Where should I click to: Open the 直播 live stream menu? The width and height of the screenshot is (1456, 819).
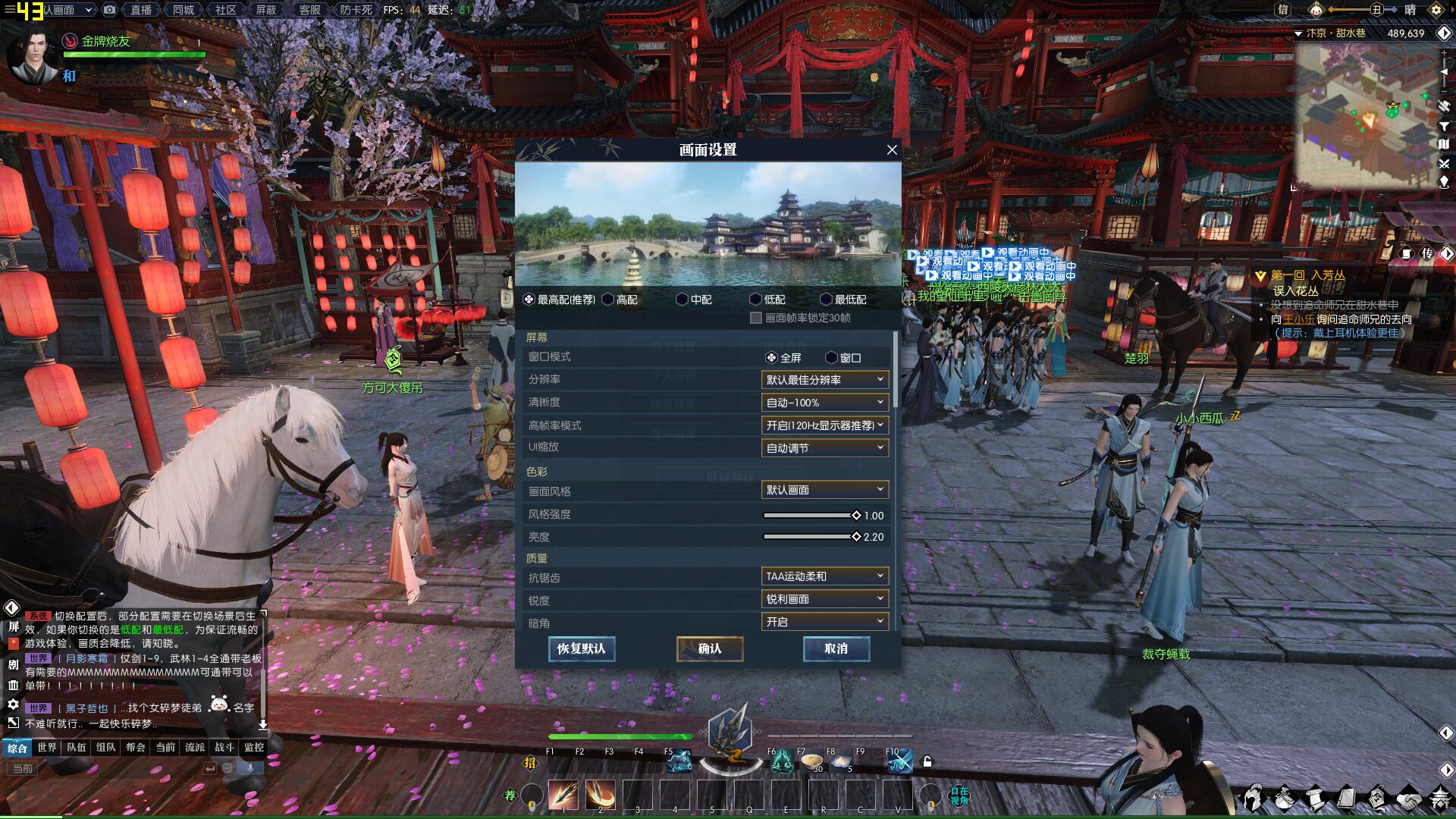point(141,10)
